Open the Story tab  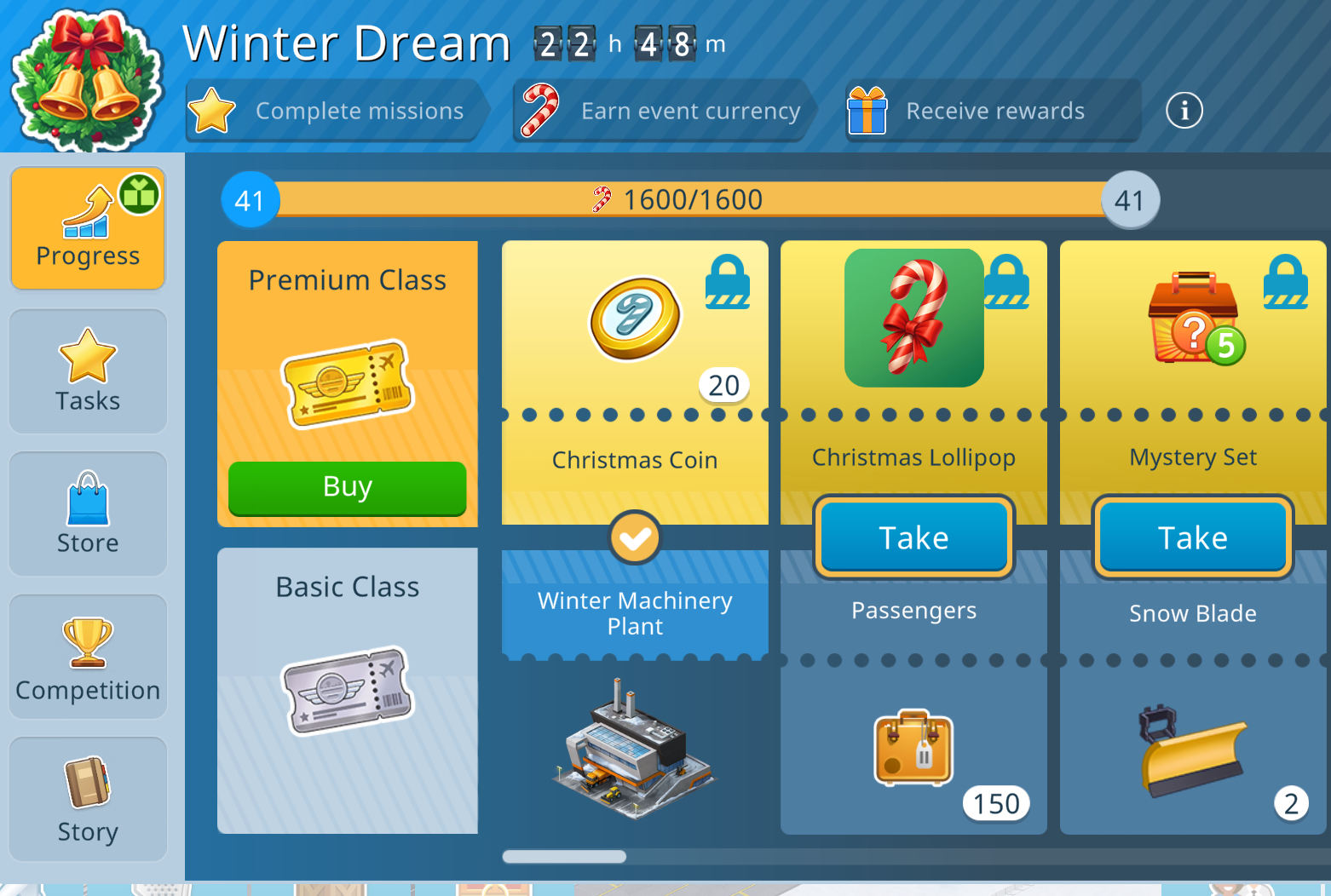(88, 799)
